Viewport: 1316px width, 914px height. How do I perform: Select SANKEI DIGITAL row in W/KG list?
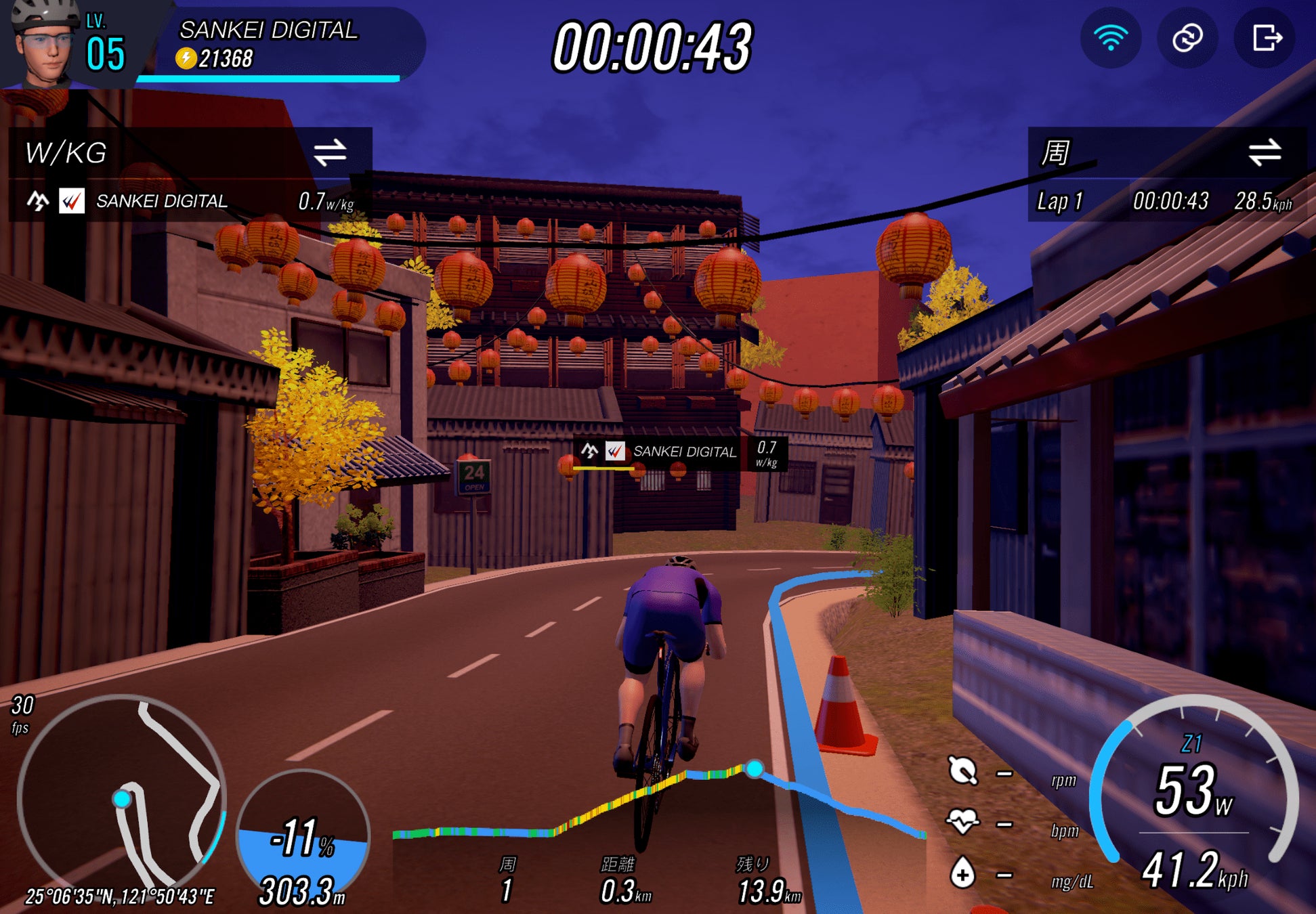tap(190, 201)
